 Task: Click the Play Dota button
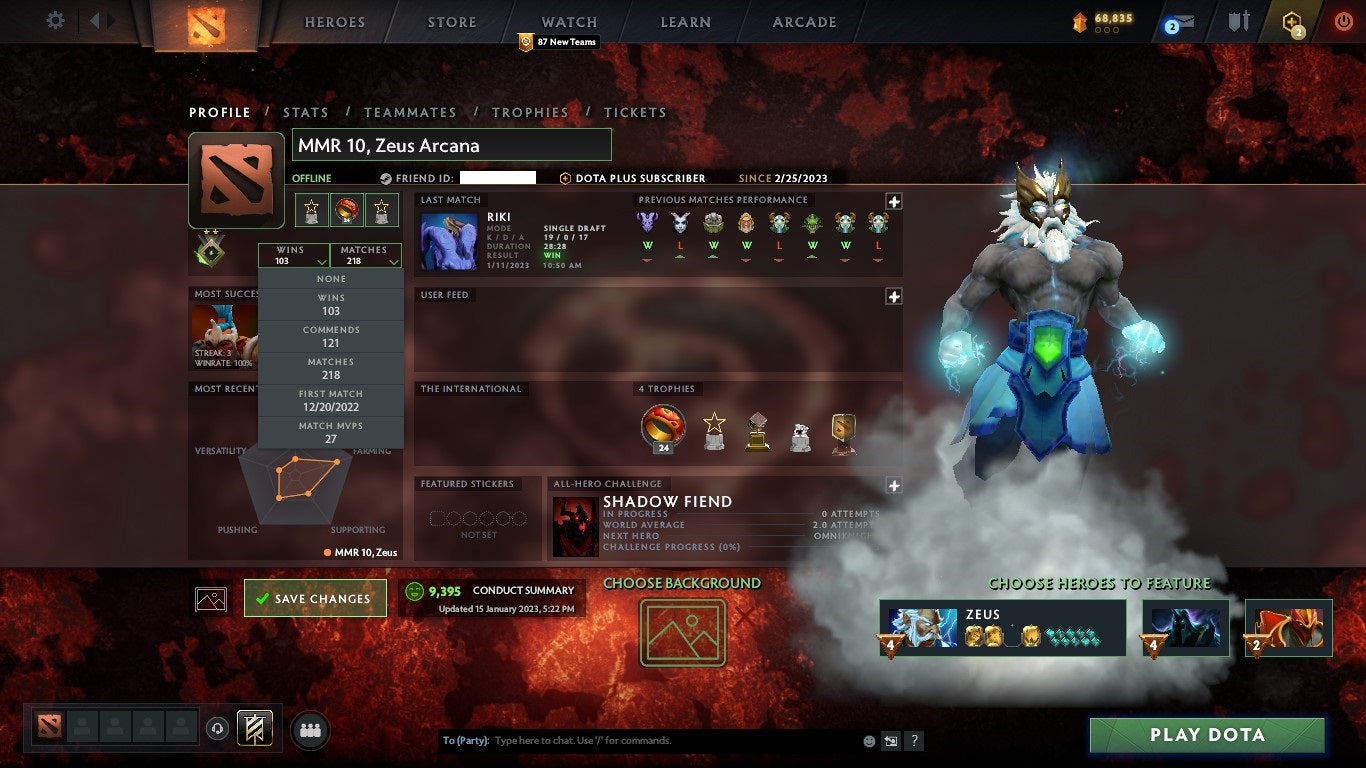(1206, 735)
